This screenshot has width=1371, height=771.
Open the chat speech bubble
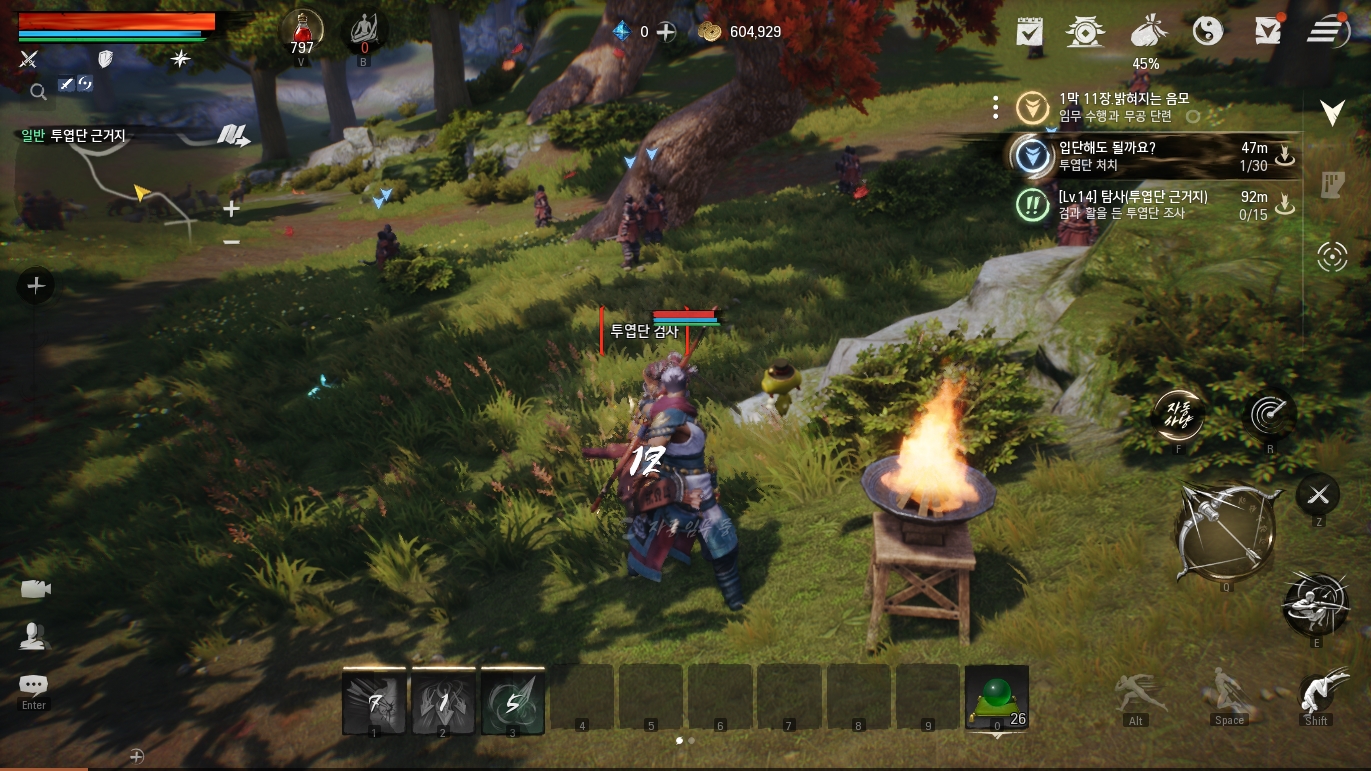tap(33, 686)
